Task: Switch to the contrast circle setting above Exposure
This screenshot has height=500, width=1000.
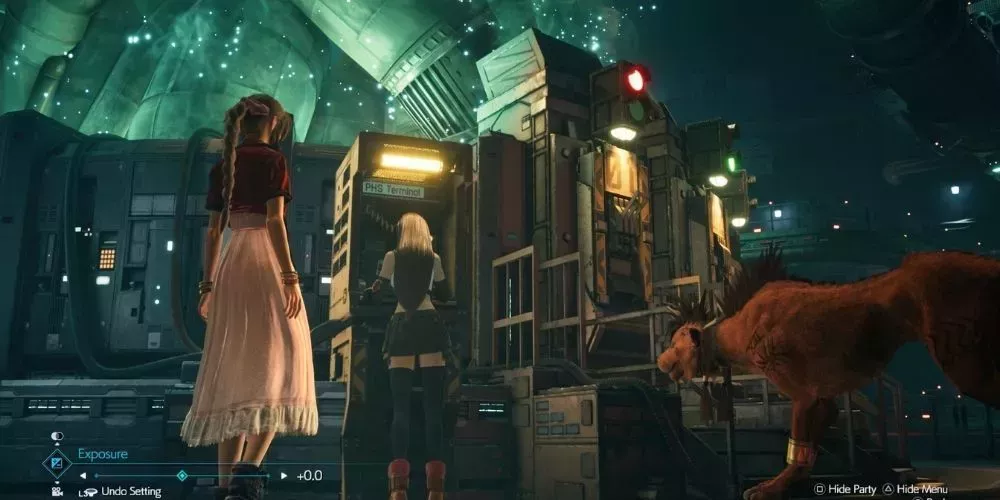Action: point(56,437)
